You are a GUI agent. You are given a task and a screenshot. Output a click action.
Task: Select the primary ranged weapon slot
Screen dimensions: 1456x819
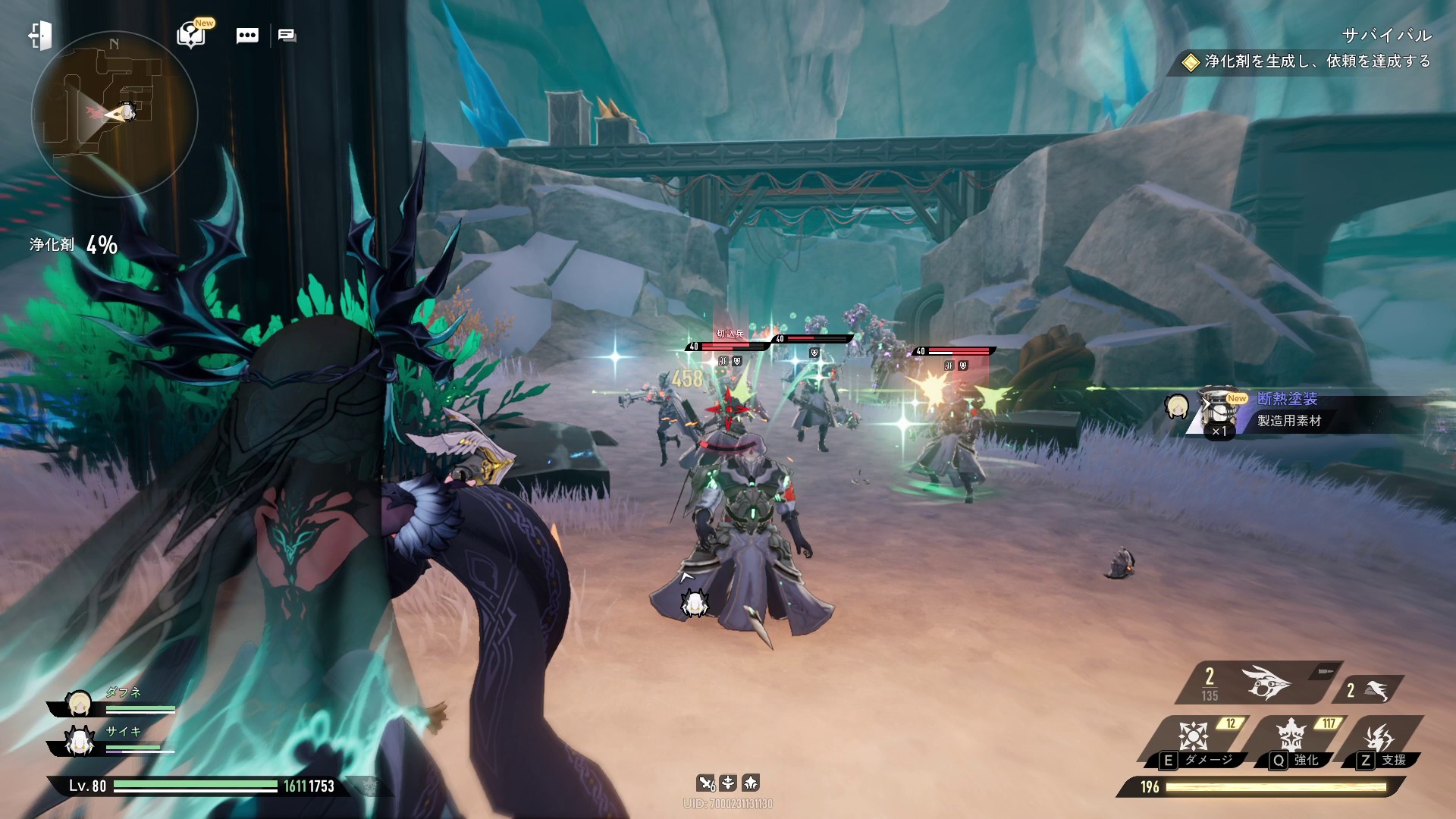[x=1259, y=682]
